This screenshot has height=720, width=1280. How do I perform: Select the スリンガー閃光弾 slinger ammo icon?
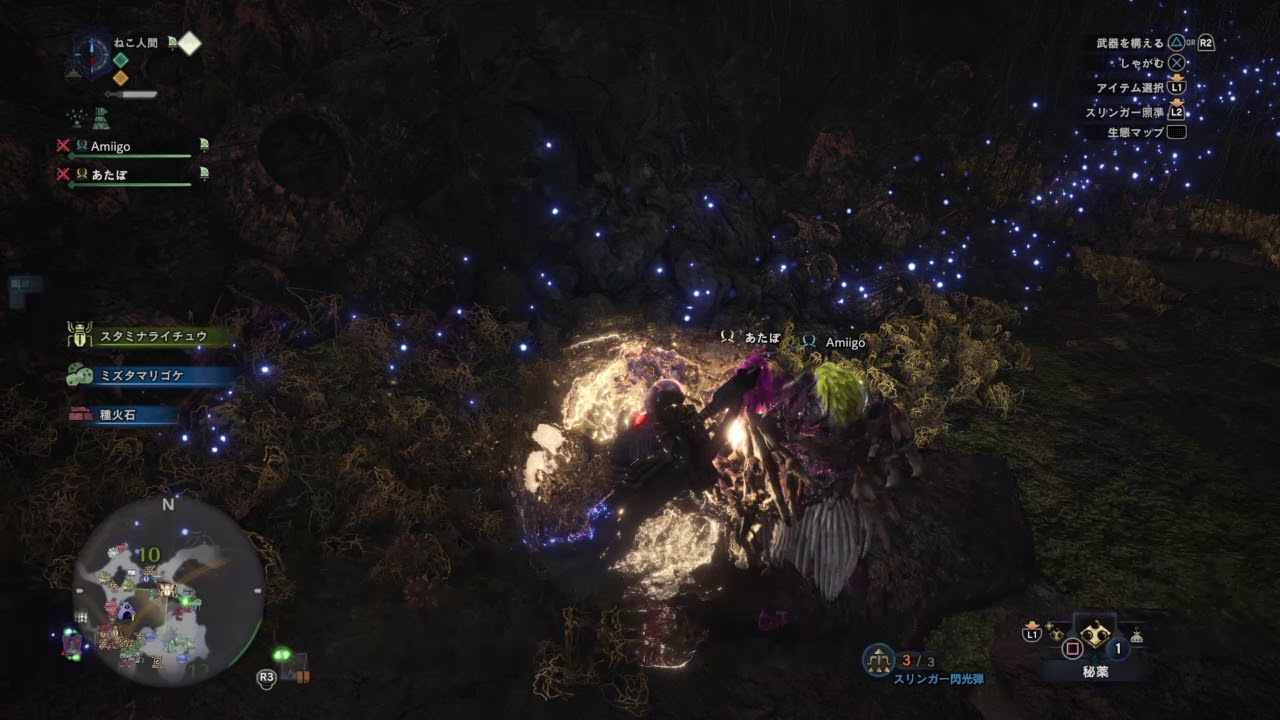pyautogui.click(x=879, y=659)
